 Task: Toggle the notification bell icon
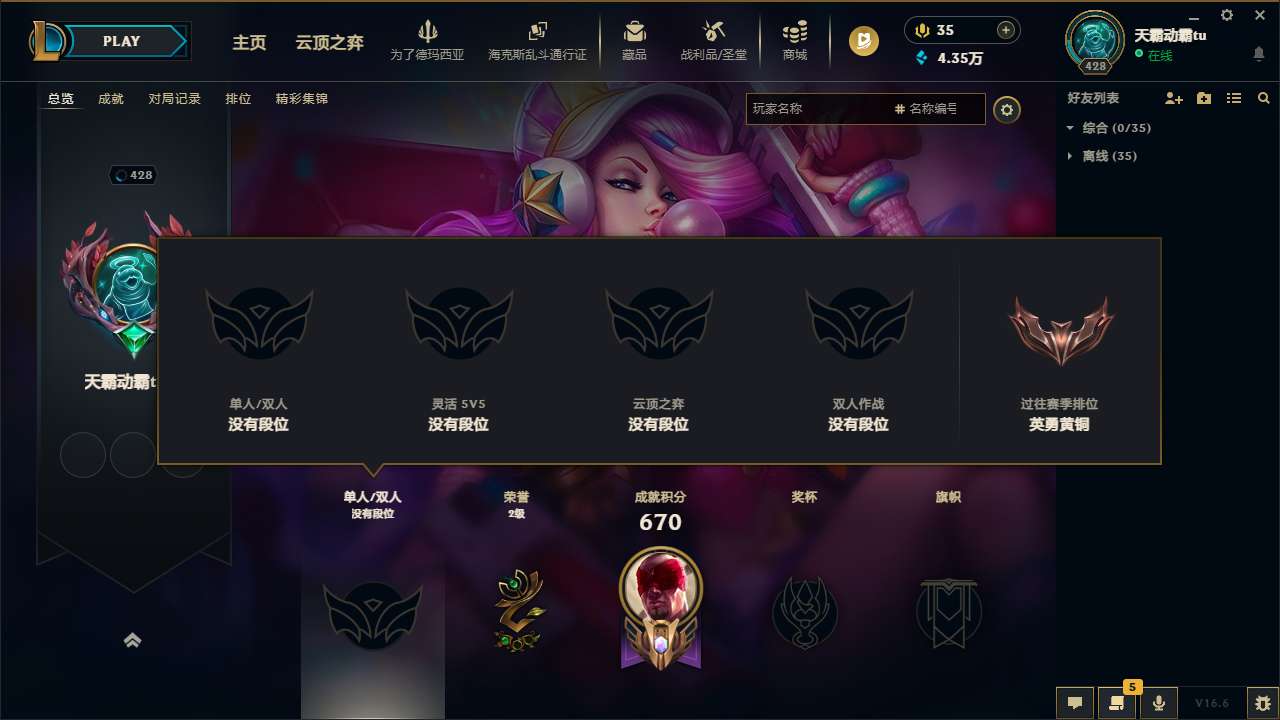pos(1258,52)
